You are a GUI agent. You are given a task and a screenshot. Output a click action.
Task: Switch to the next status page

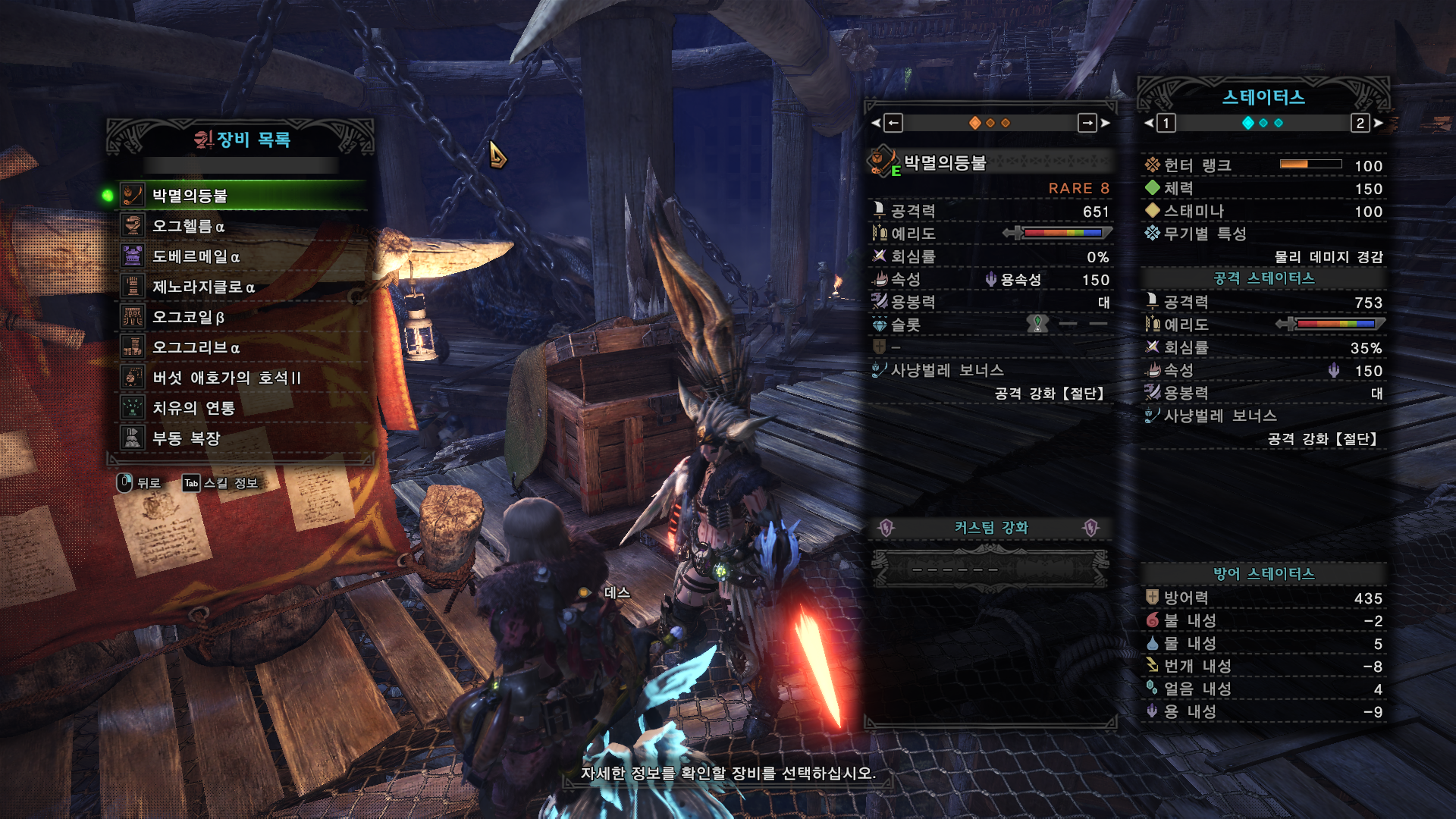click(1360, 123)
